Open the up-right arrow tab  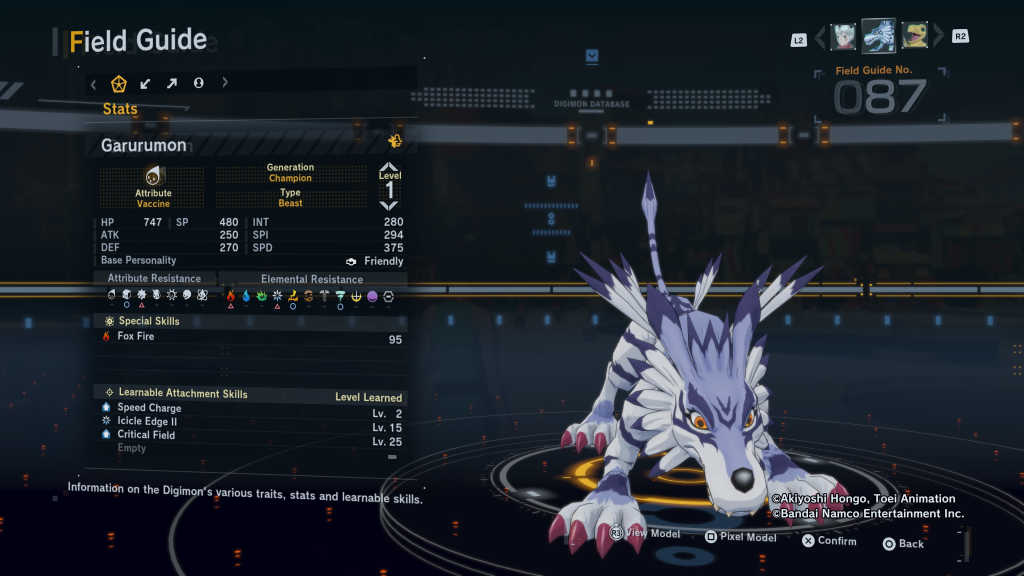(x=172, y=83)
